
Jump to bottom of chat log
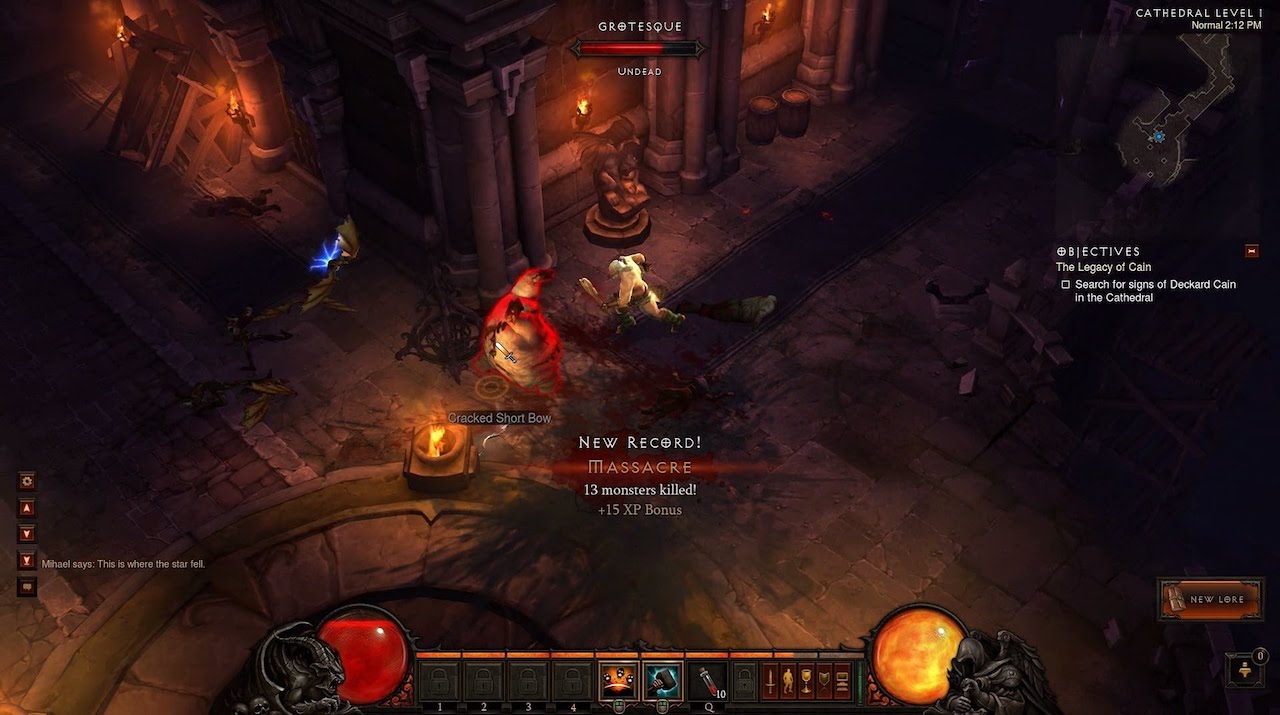pos(27,561)
